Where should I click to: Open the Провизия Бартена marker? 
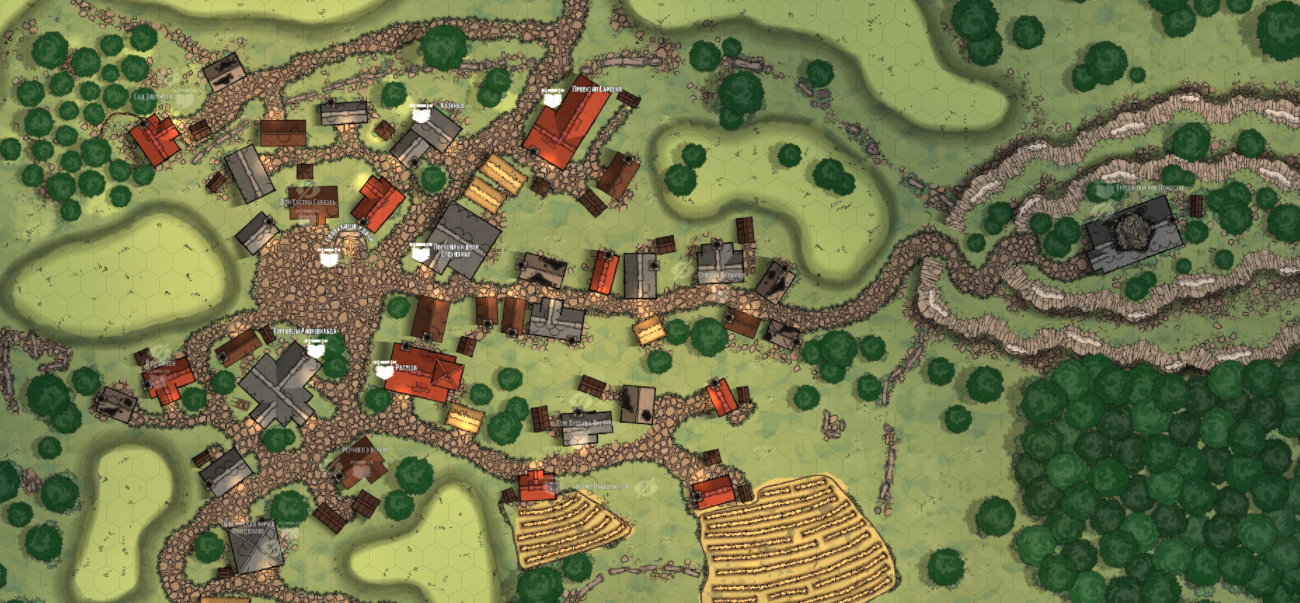point(549,98)
